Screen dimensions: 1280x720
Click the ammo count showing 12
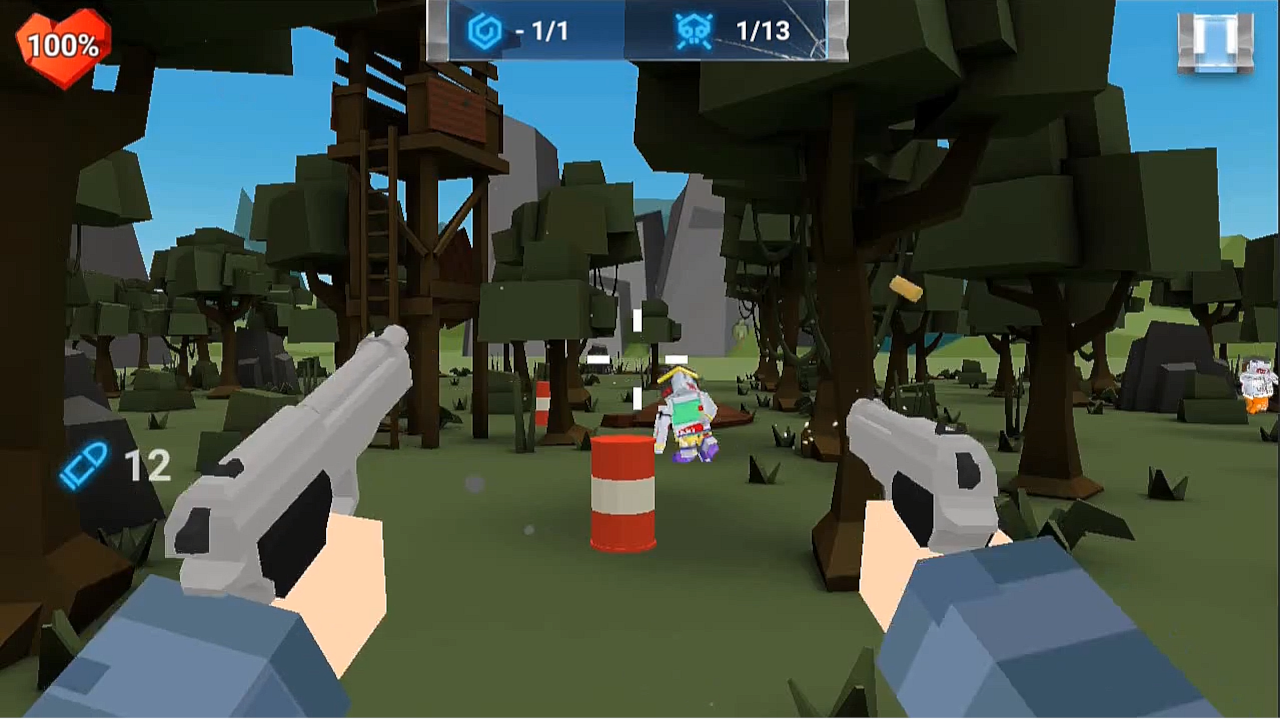[x=148, y=466]
